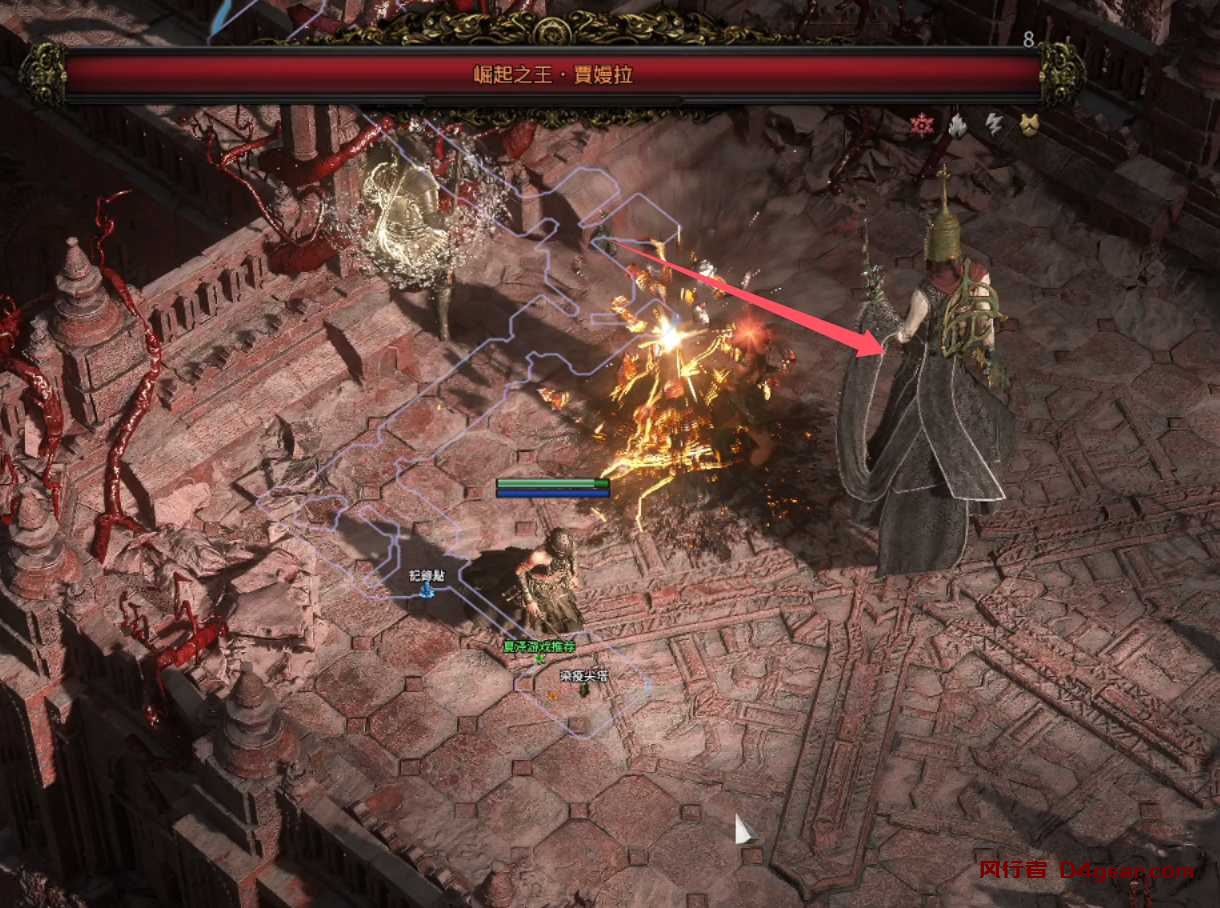
Task: Check the golden mask boss modifier icon
Action: (1028, 125)
